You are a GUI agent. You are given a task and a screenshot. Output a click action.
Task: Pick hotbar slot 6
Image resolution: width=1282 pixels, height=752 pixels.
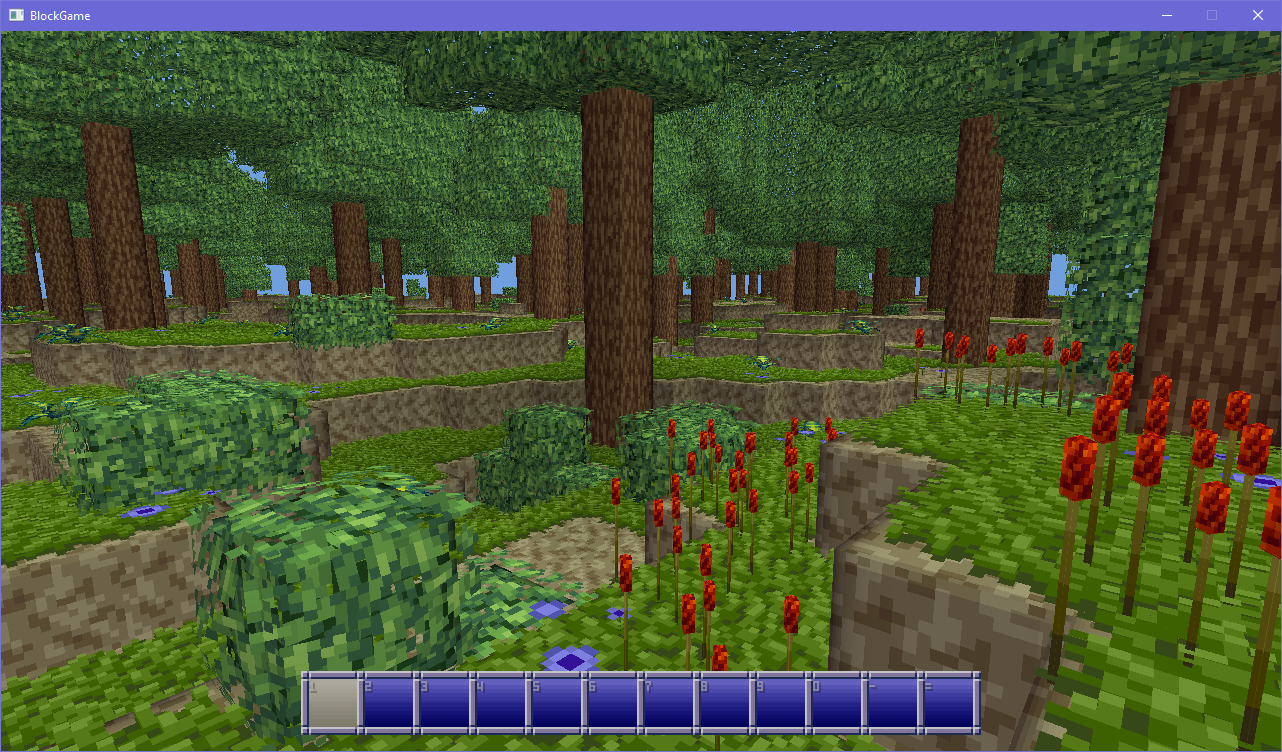[x=612, y=702]
